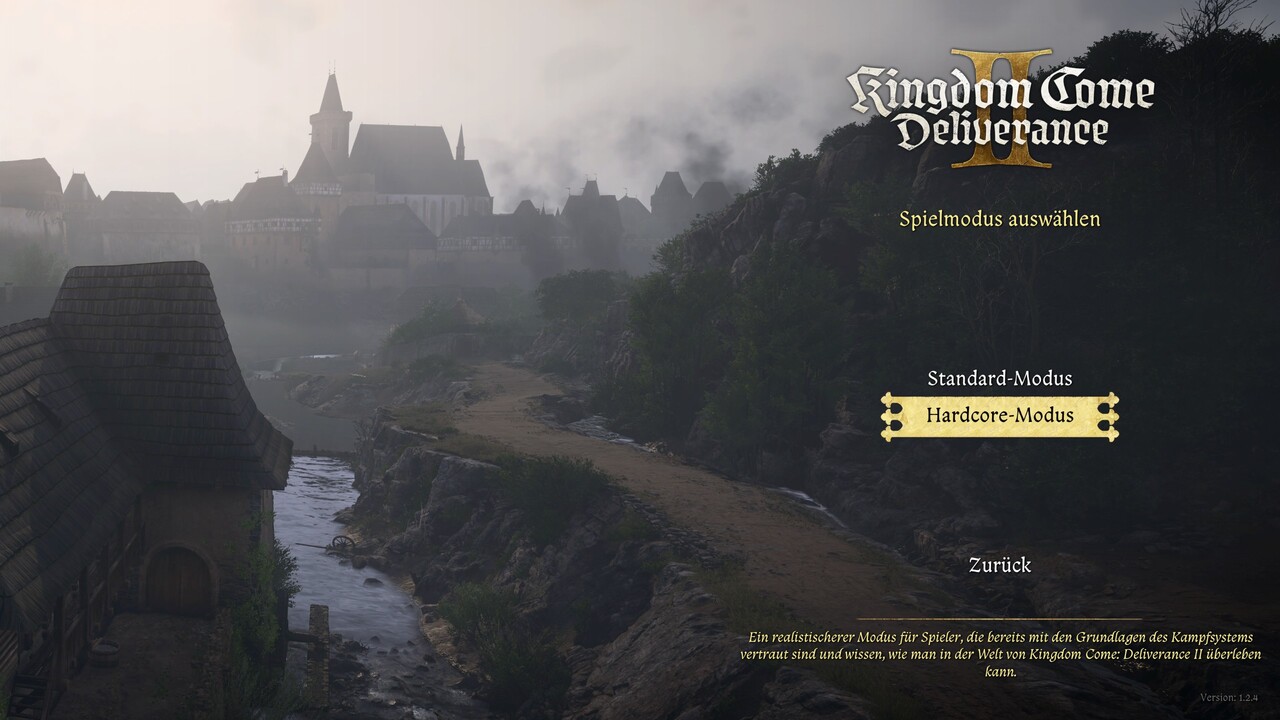Viewport: 1280px width, 720px height.
Task: Activate Standard-Modus from the mode list
Action: pyautogui.click(x=1000, y=380)
